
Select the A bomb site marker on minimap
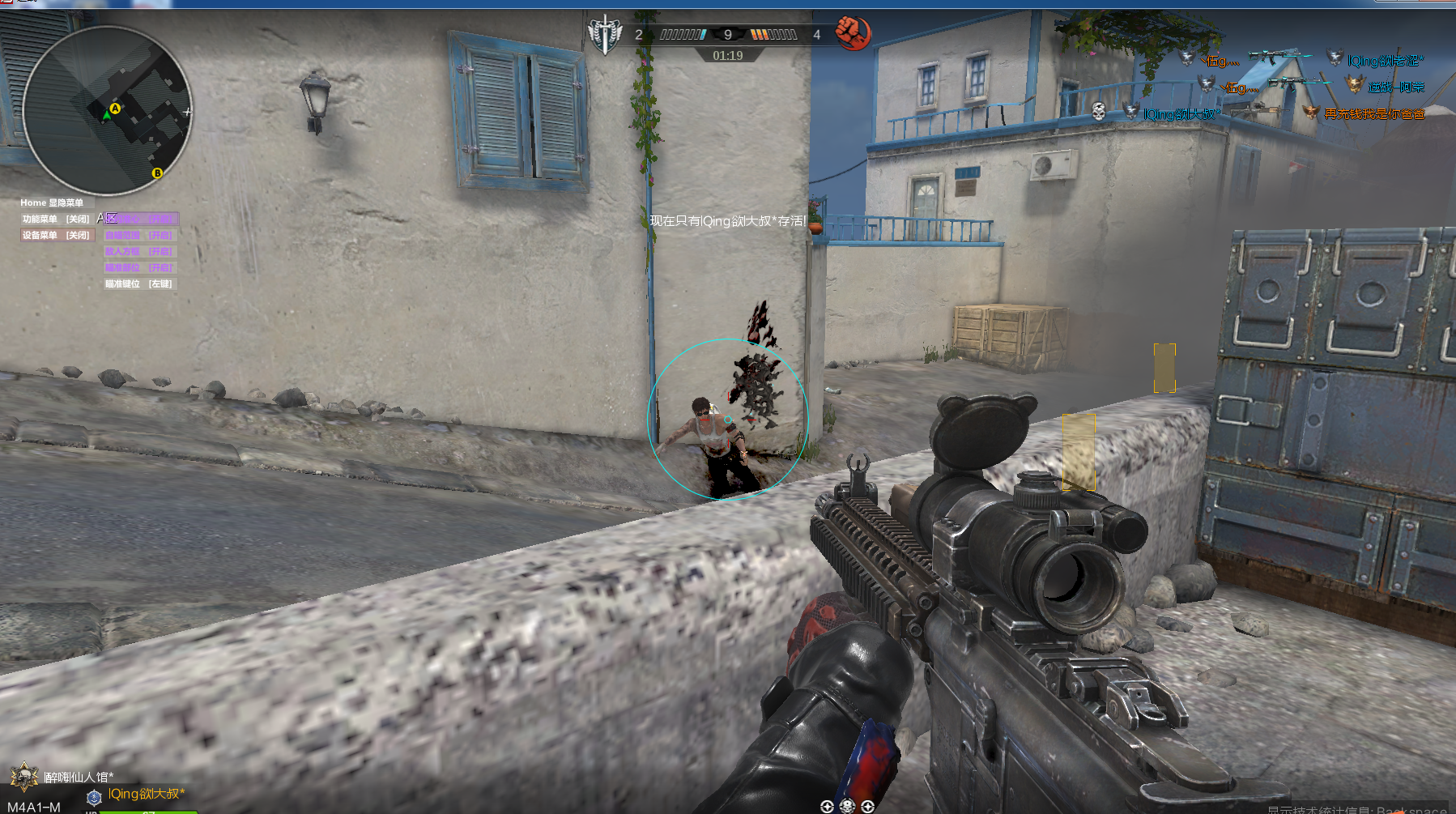(115, 109)
